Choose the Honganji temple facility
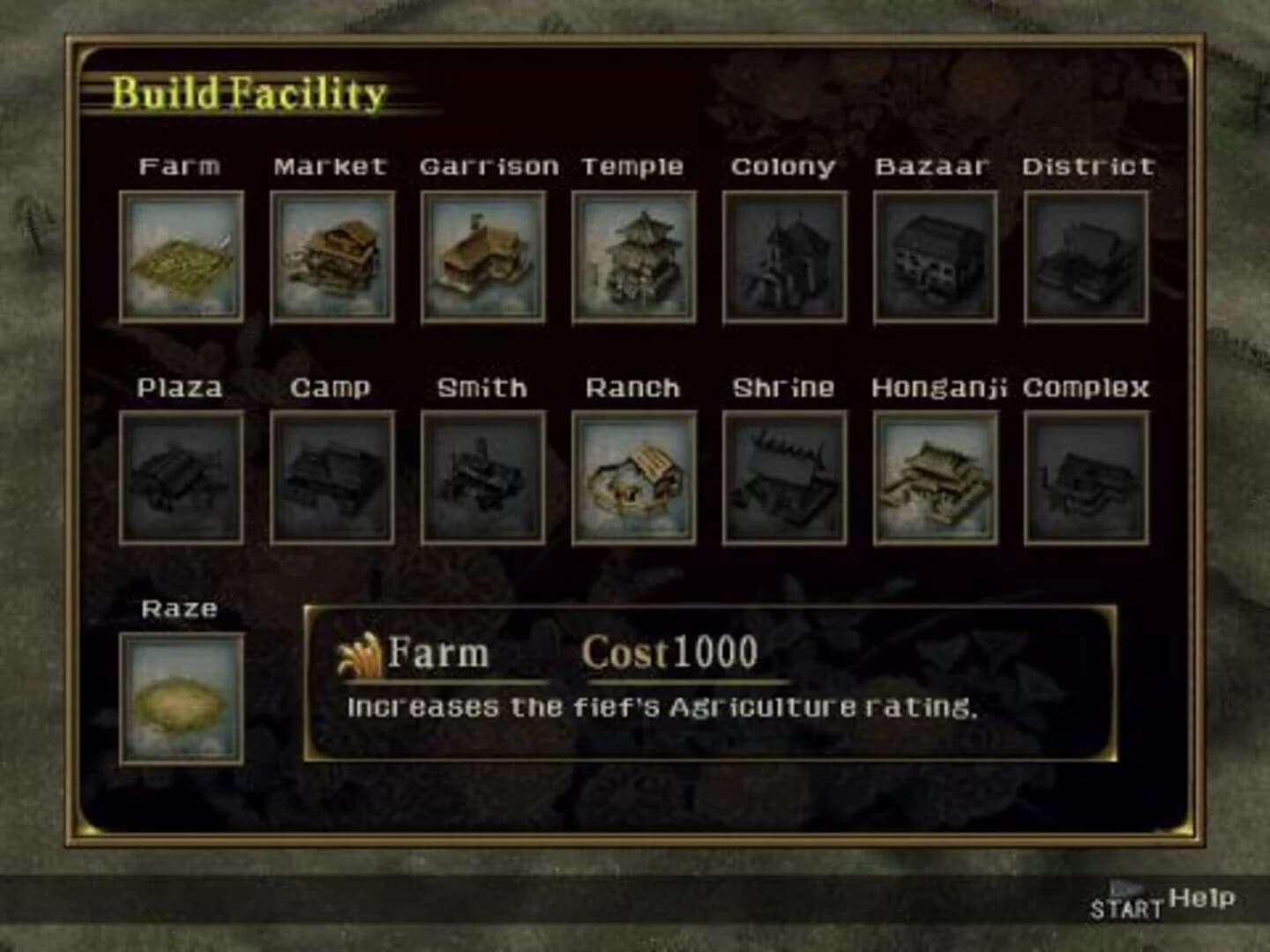 point(935,477)
